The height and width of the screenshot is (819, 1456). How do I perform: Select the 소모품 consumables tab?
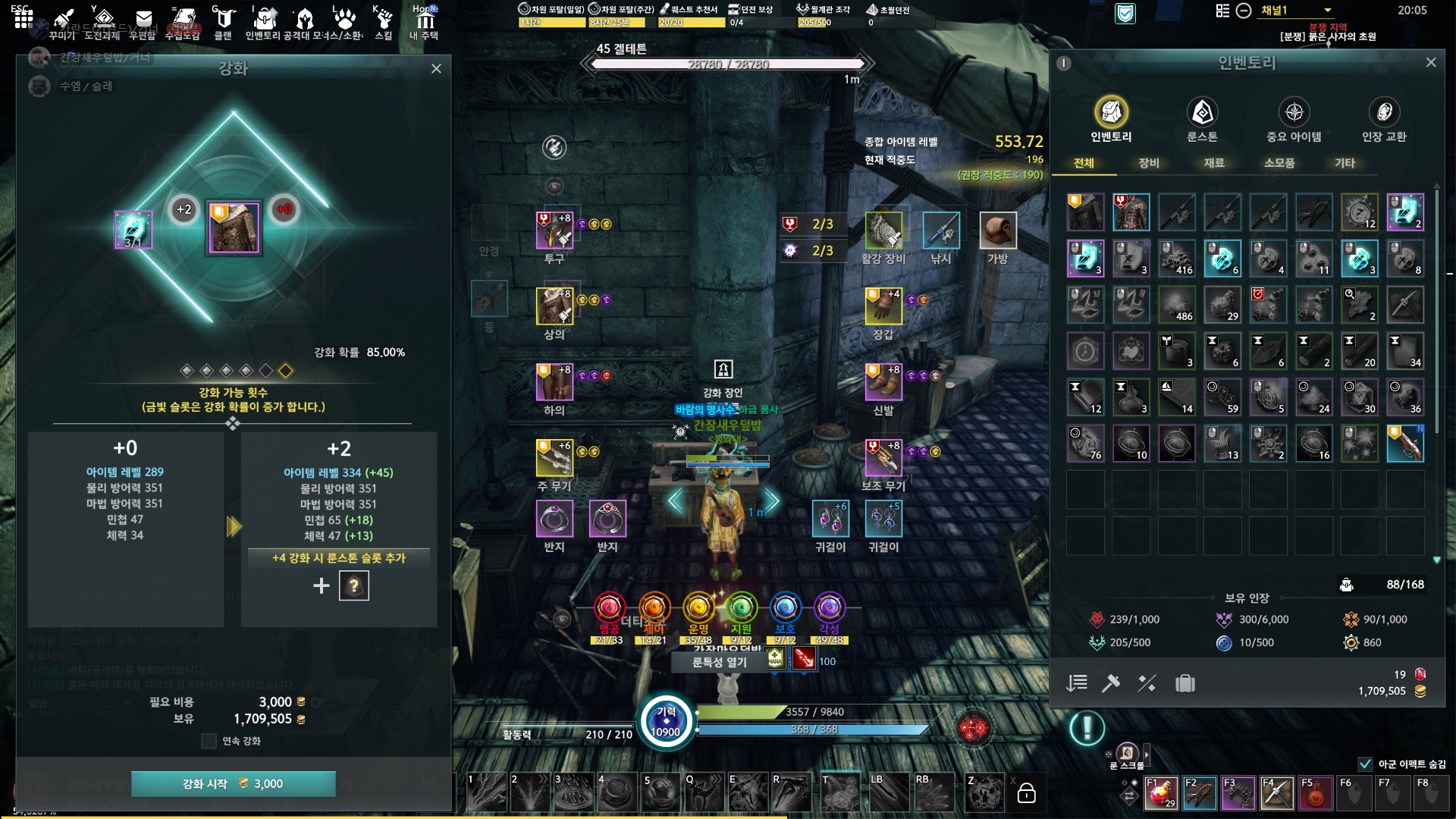pyautogui.click(x=1279, y=163)
